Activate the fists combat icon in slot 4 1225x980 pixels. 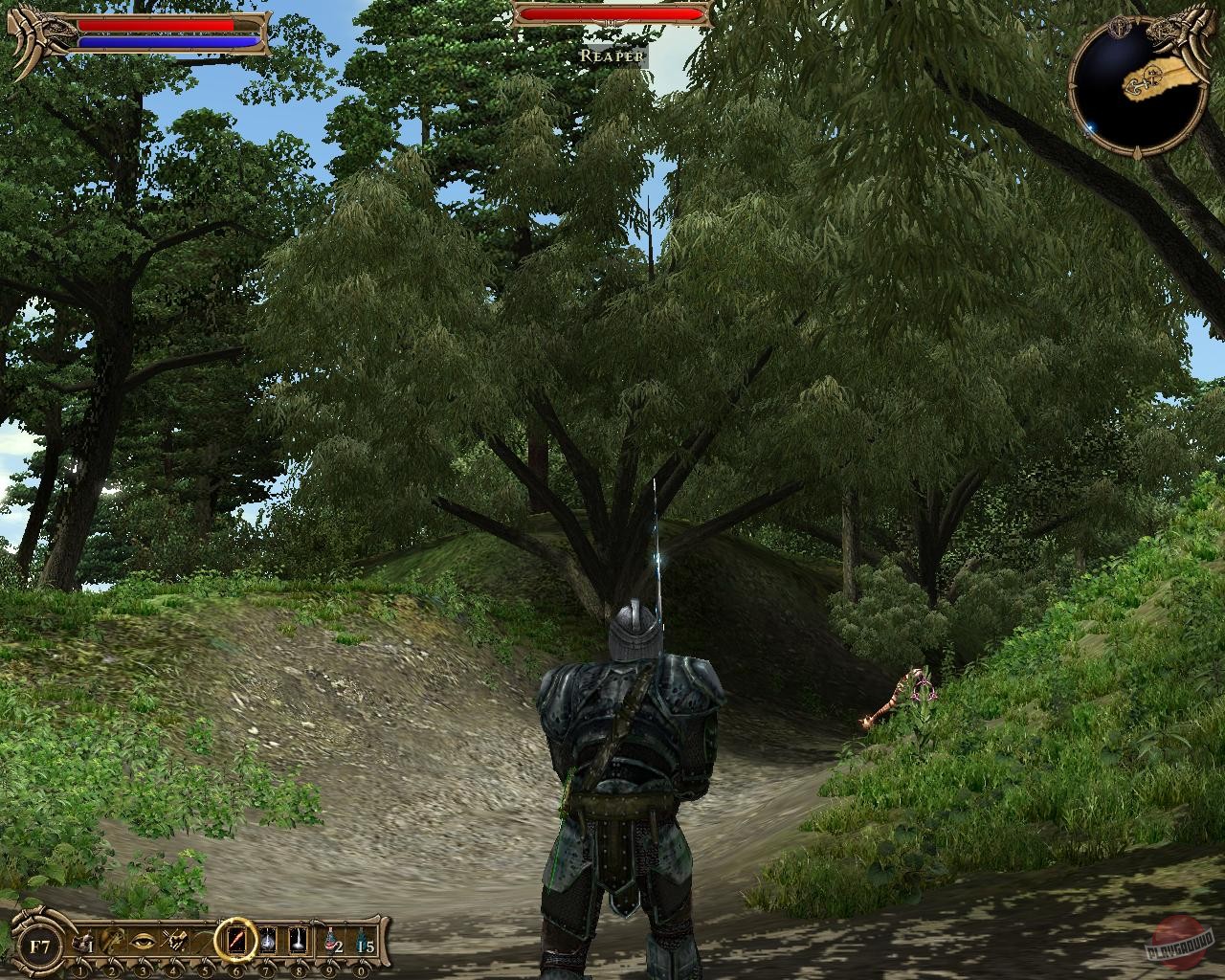click(x=176, y=940)
